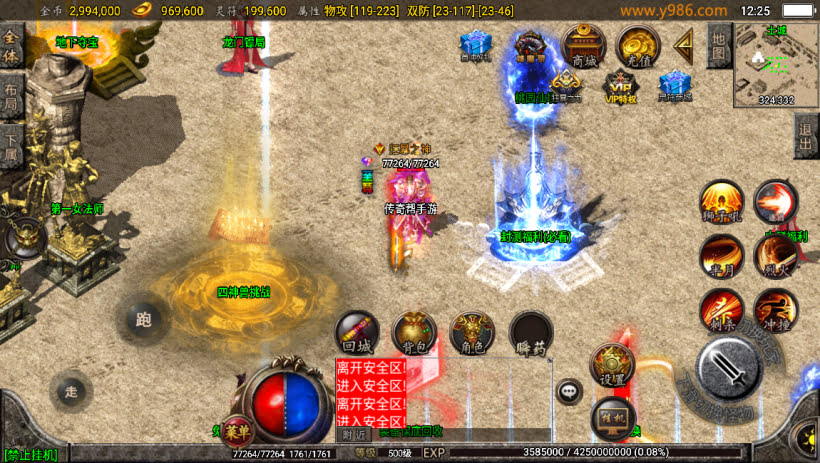Open the 充值 recharge menu
The width and height of the screenshot is (820, 463).
[x=636, y=46]
